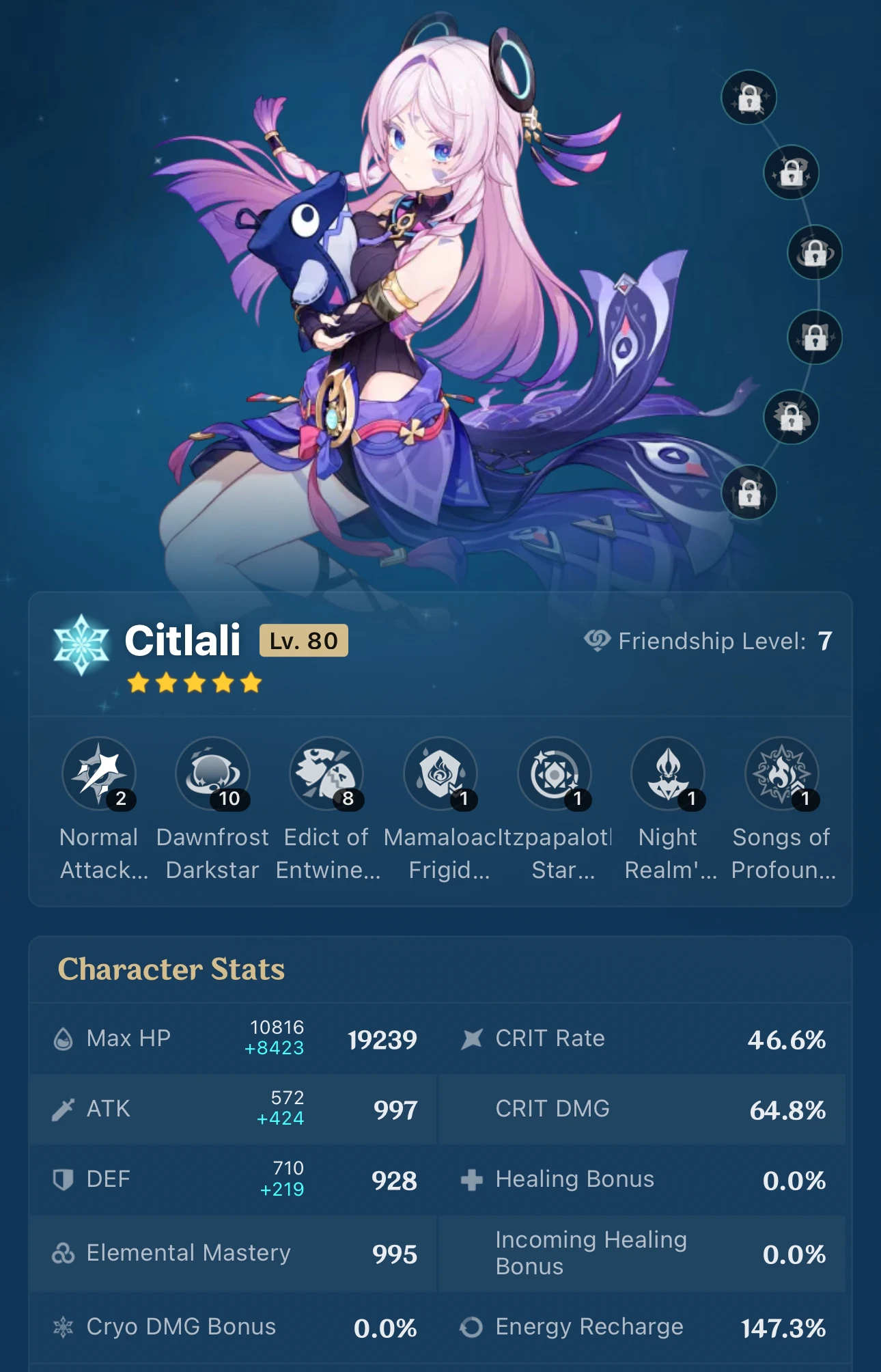Click the Edict of Entwined Splendor talent icon
Screen dimensions: 881x1372
coord(326,774)
